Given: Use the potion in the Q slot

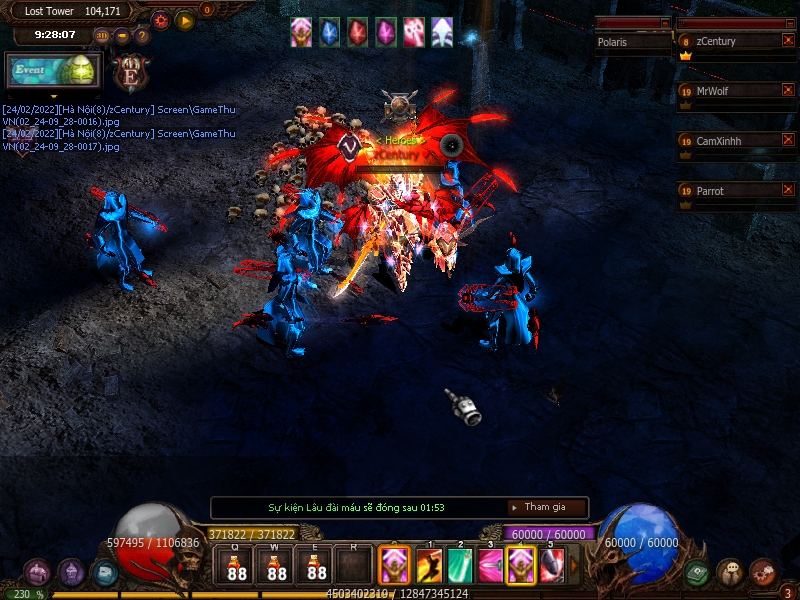Looking at the screenshot, I should pyautogui.click(x=237, y=567).
